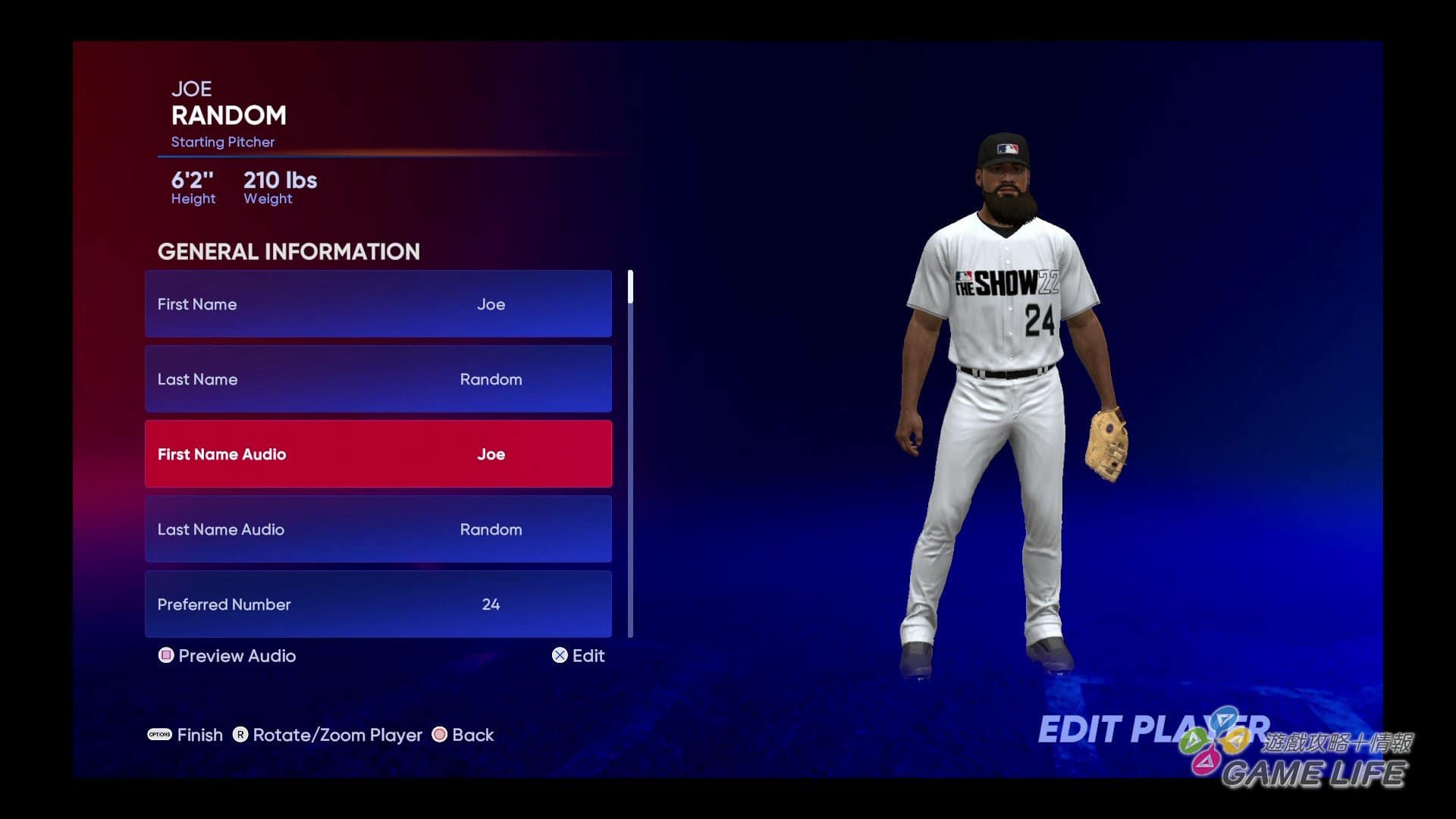Edit the Preferred Number setting
Viewport: 1456px width, 819px height.
tap(378, 604)
